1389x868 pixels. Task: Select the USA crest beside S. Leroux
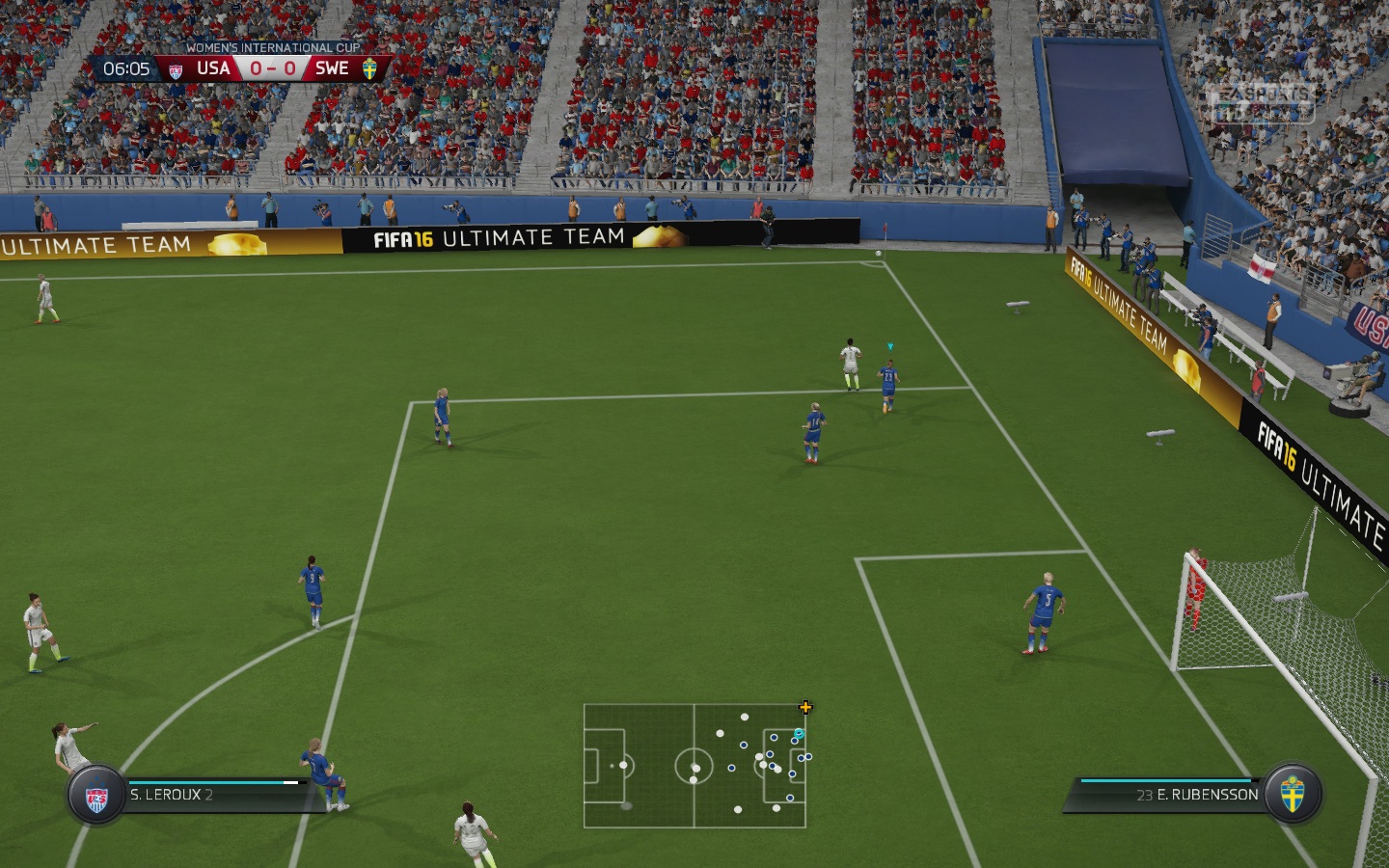pos(96,797)
